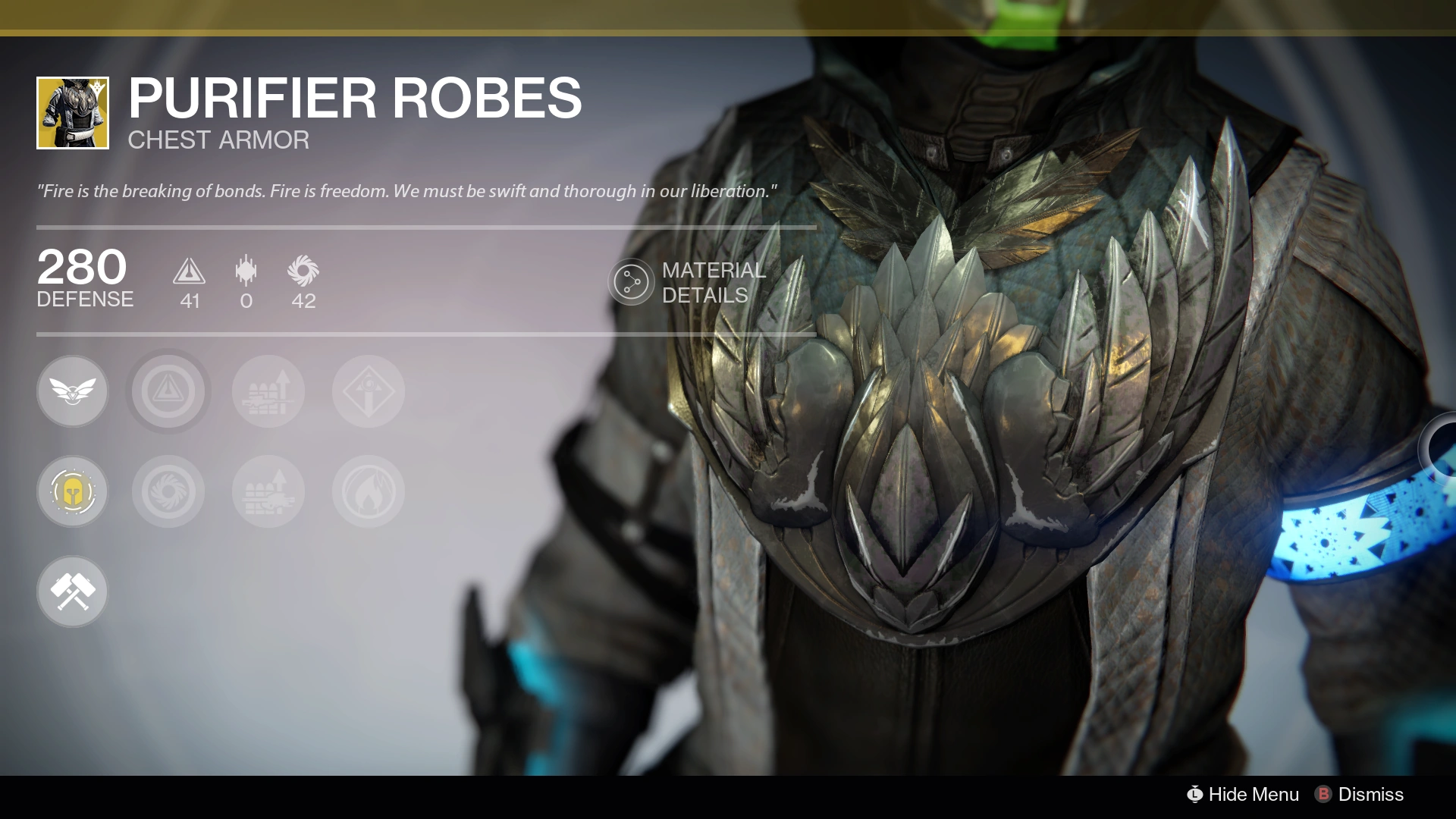
Task: Click the crossed hammers reforge icon
Action: (73, 591)
